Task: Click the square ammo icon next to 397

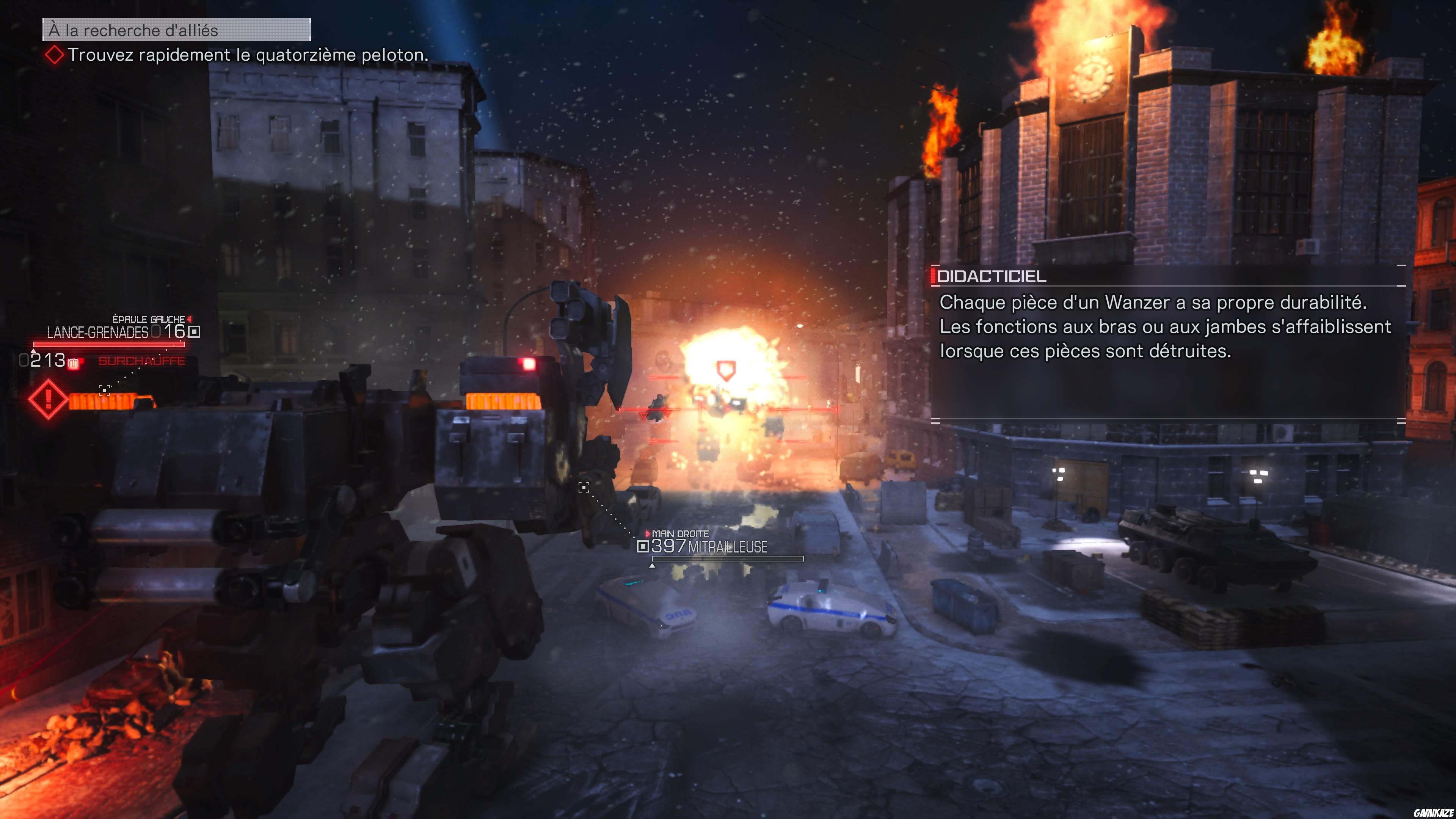Action: coord(644,547)
